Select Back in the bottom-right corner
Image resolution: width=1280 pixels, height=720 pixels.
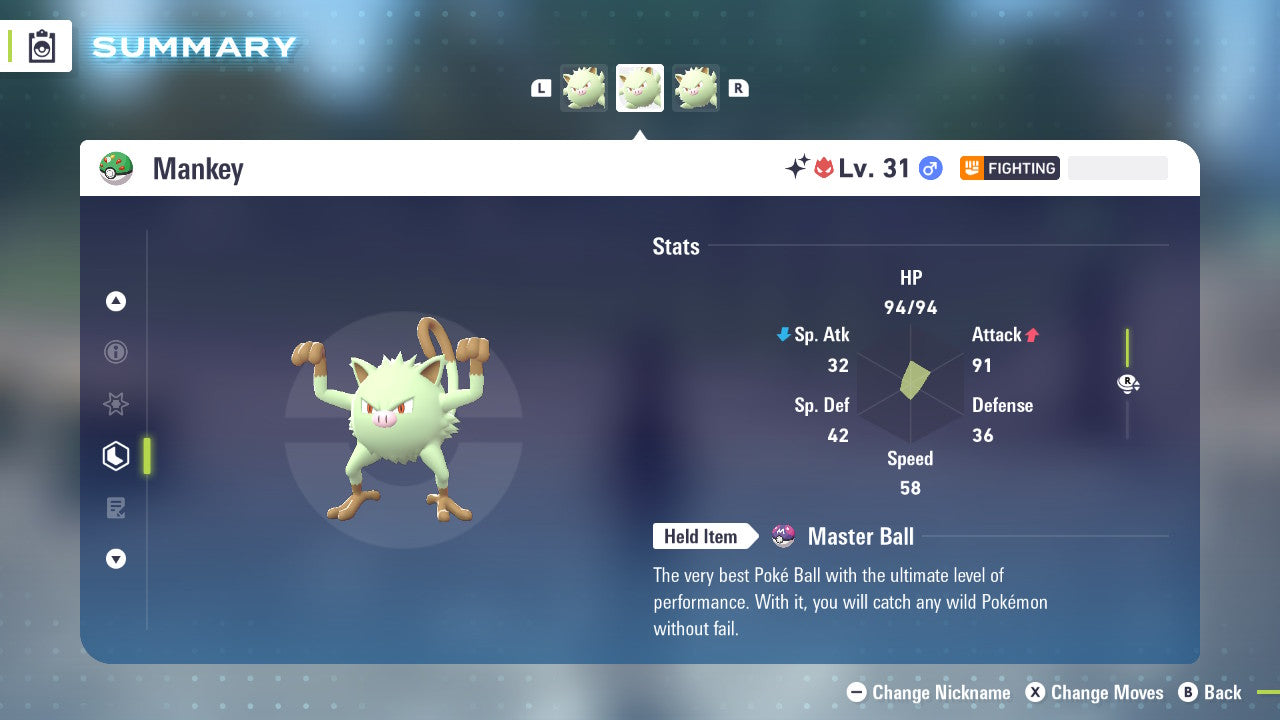point(1211,692)
